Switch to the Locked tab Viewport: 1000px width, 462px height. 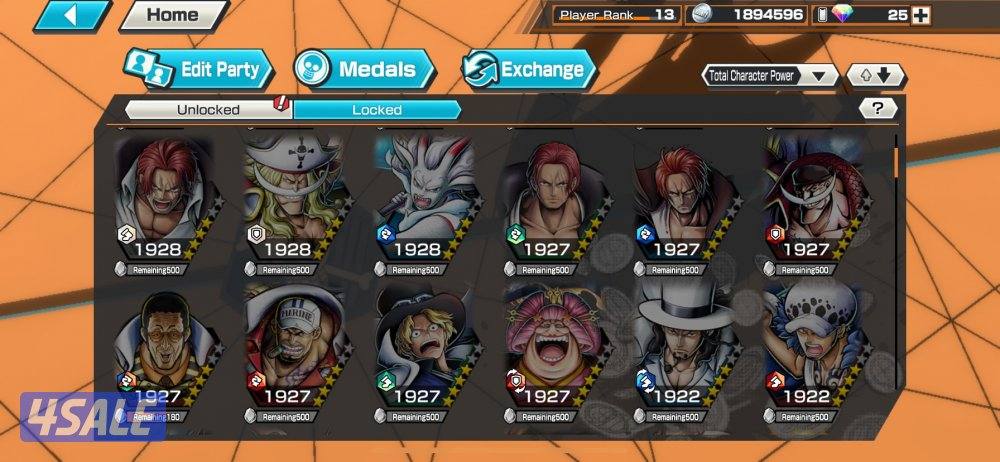coord(377,109)
